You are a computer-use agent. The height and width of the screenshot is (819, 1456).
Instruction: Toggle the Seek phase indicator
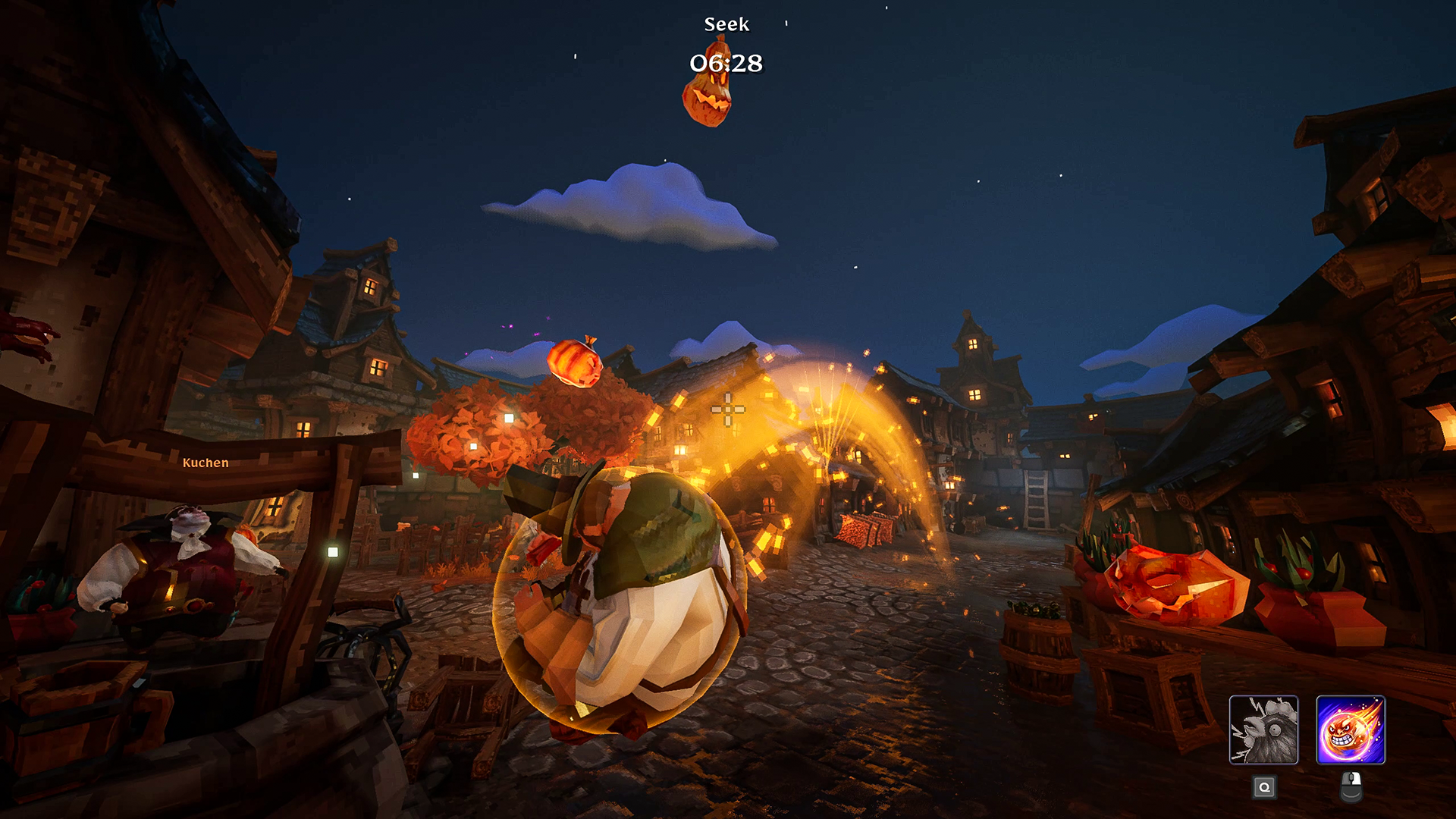pyautogui.click(x=726, y=24)
